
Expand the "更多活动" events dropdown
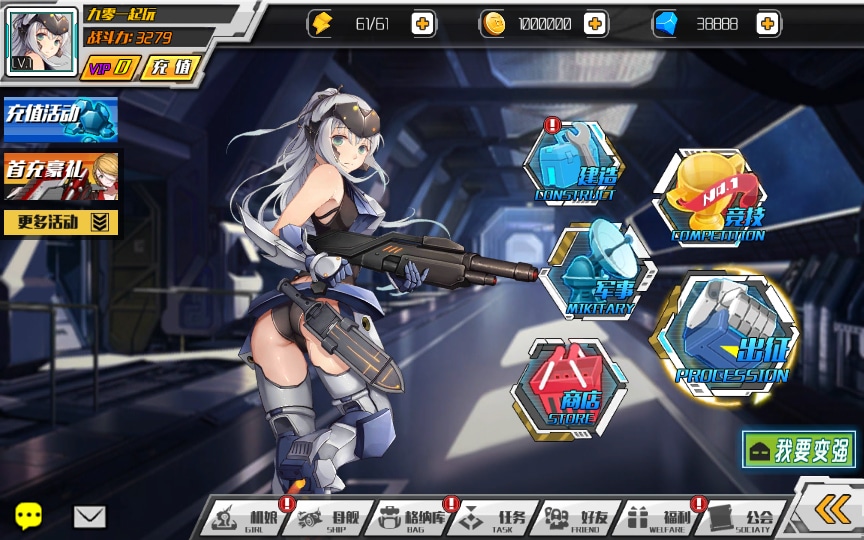click(x=61, y=222)
